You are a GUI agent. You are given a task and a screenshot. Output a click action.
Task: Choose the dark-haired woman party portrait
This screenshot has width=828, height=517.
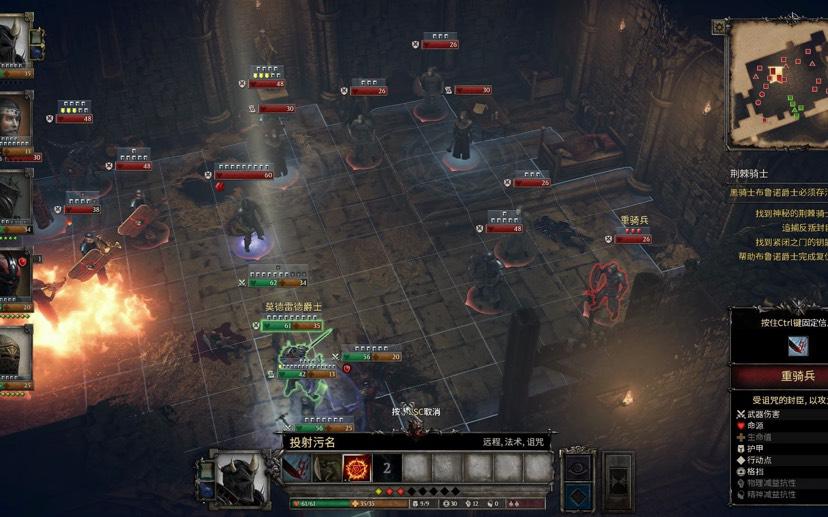(x=15, y=122)
